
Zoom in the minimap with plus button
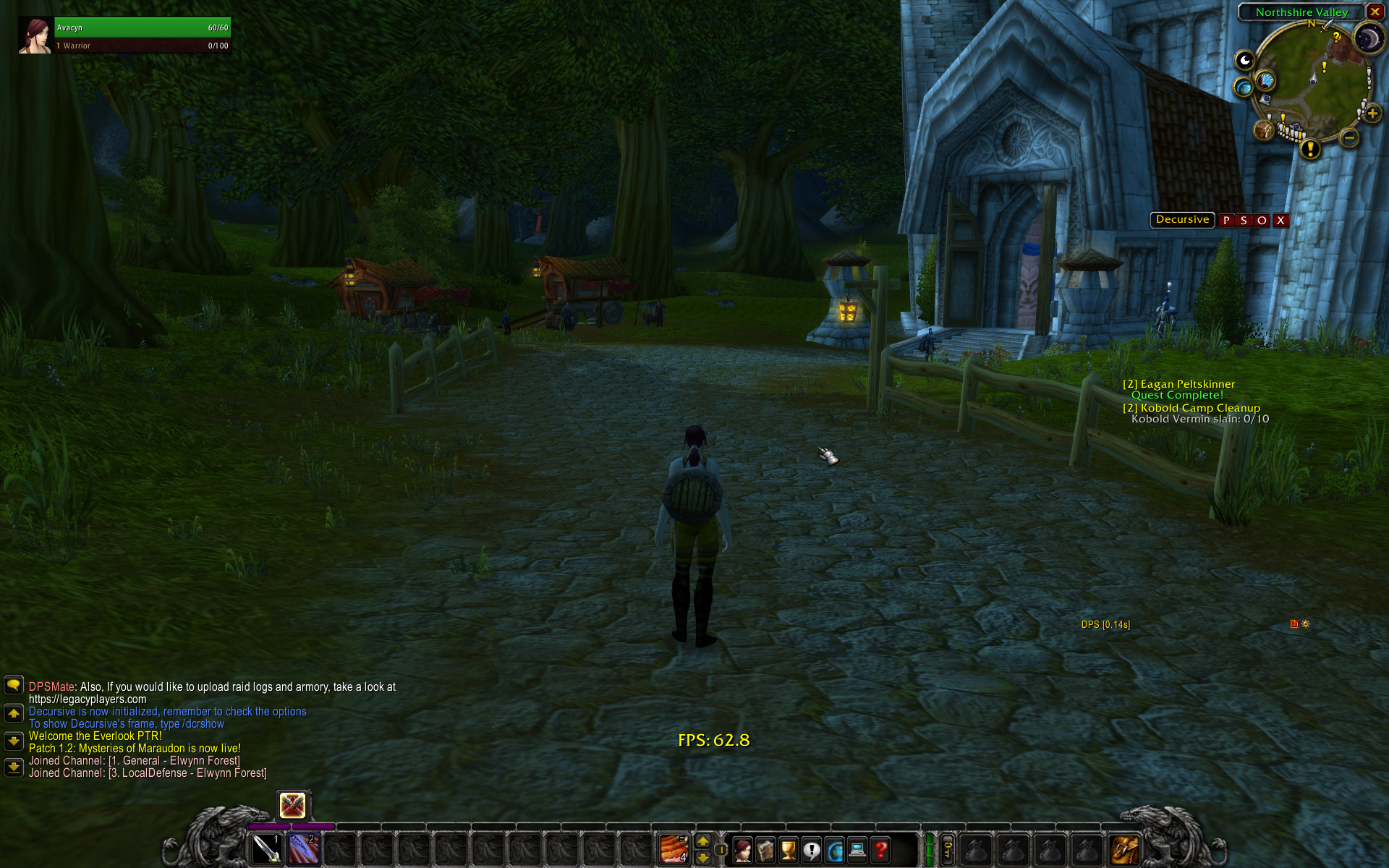coord(1372,114)
